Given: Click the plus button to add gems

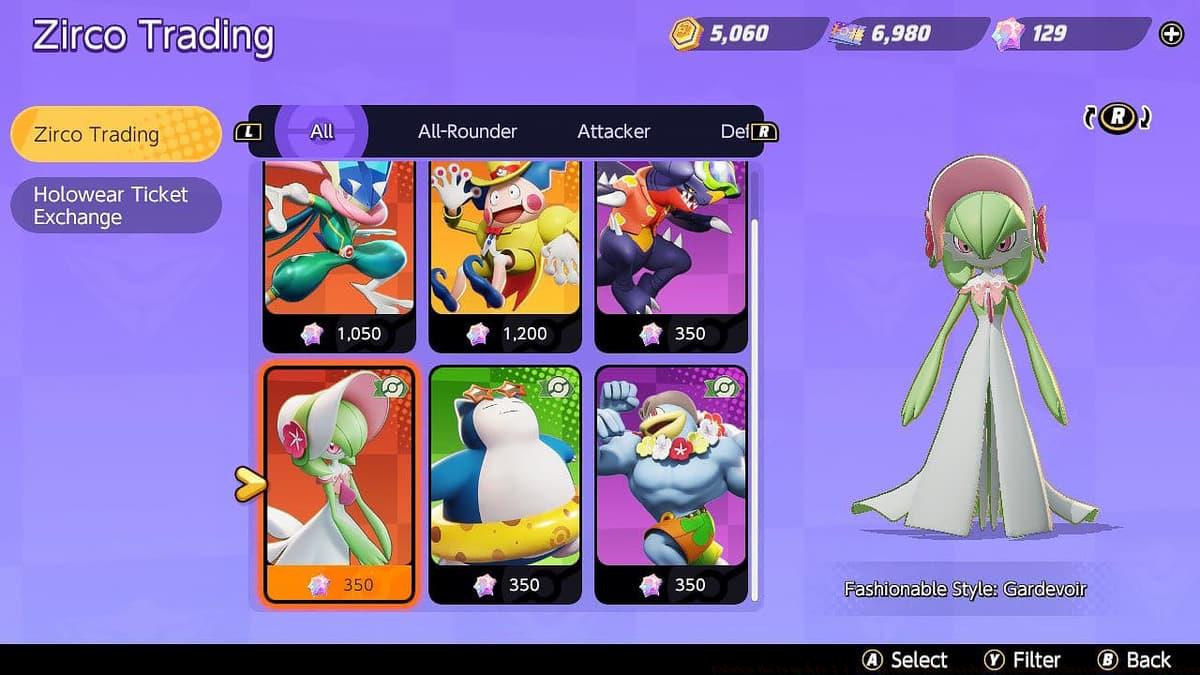Looking at the screenshot, I should [x=1171, y=35].
